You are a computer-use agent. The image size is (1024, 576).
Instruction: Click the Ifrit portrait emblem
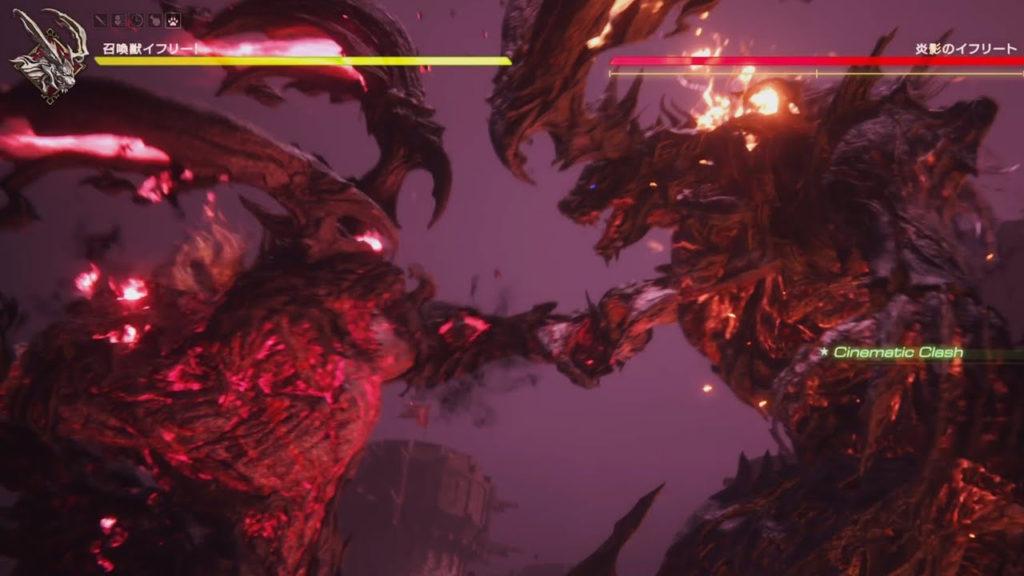pyautogui.click(x=48, y=57)
